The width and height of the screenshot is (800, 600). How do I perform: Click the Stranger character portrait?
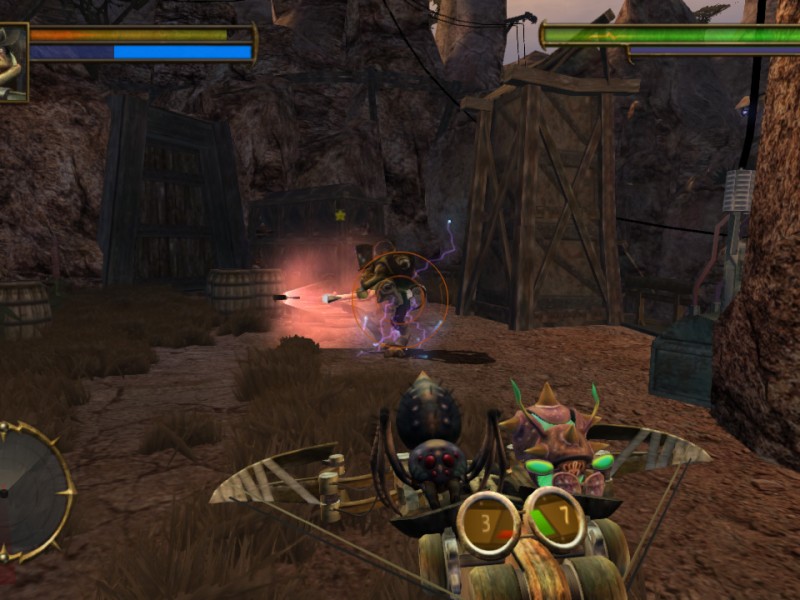pyautogui.click(x=13, y=62)
